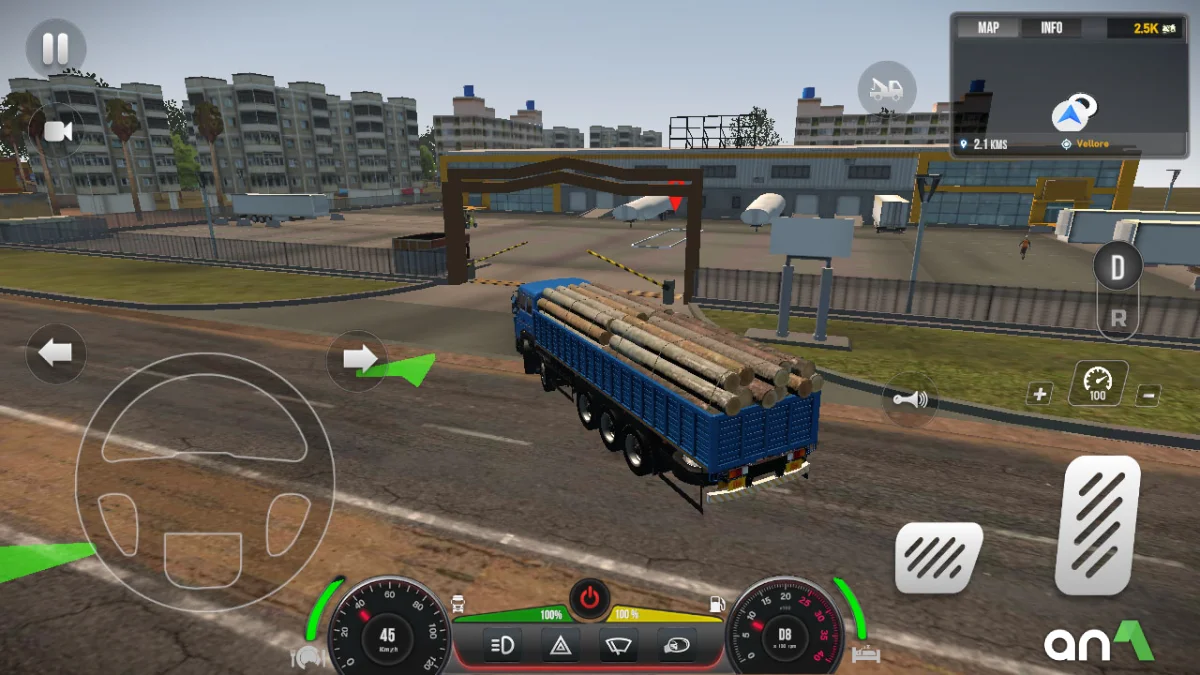This screenshot has height=675, width=1200.
Task: Switch to the MAP tab
Action: (x=988, y=28)
